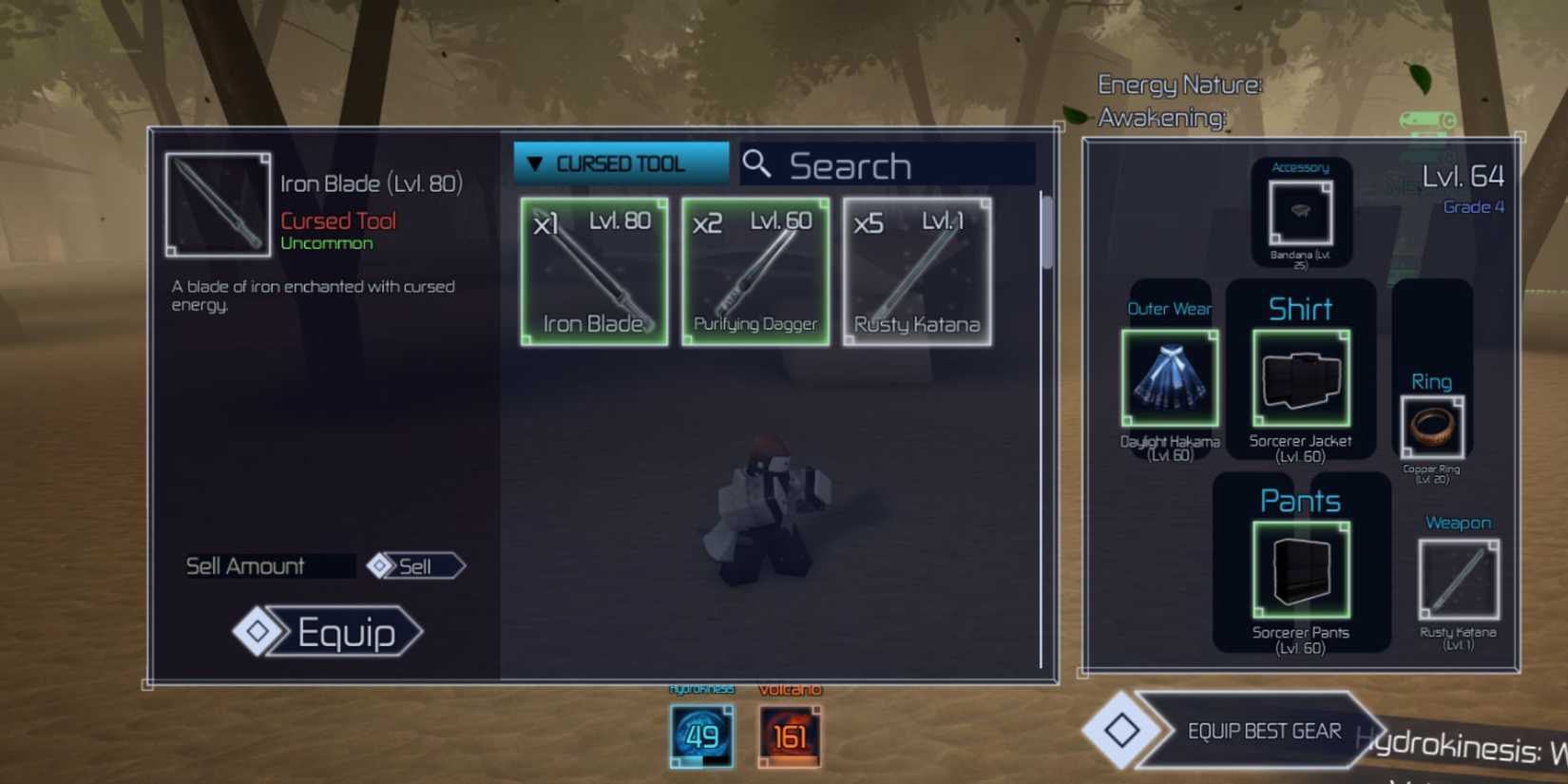Select the equipped Bandana accessory slot

[x=1301, y=211]
